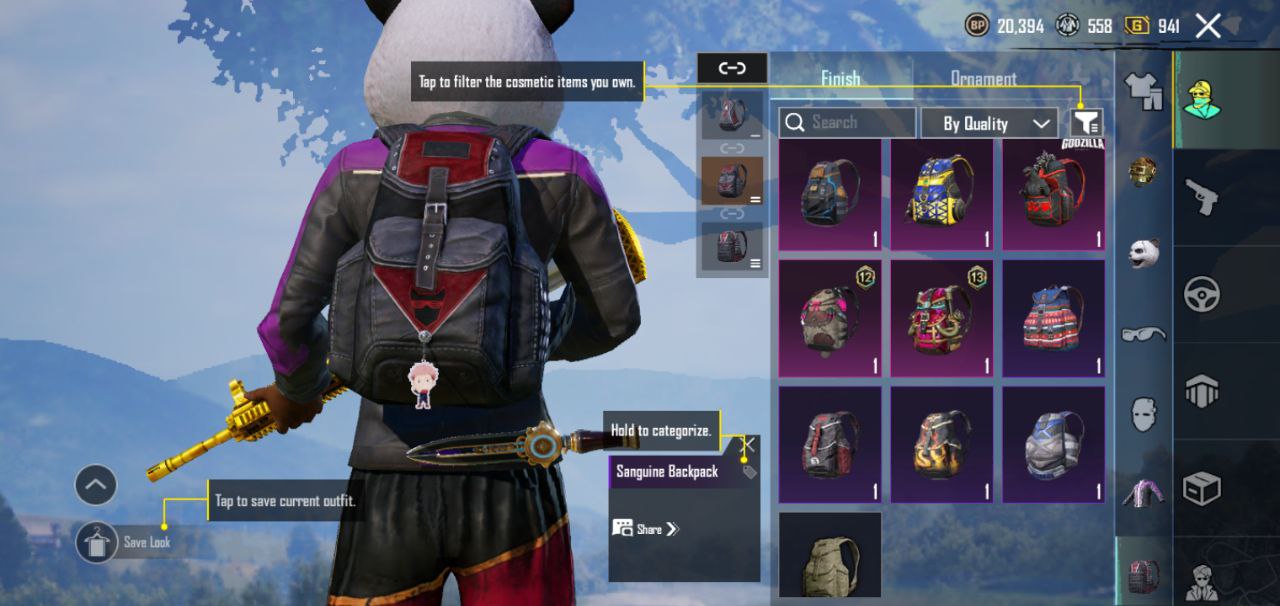Open the By Quality sort dropdown
The image size is (1280, 606).
point(988,123)
